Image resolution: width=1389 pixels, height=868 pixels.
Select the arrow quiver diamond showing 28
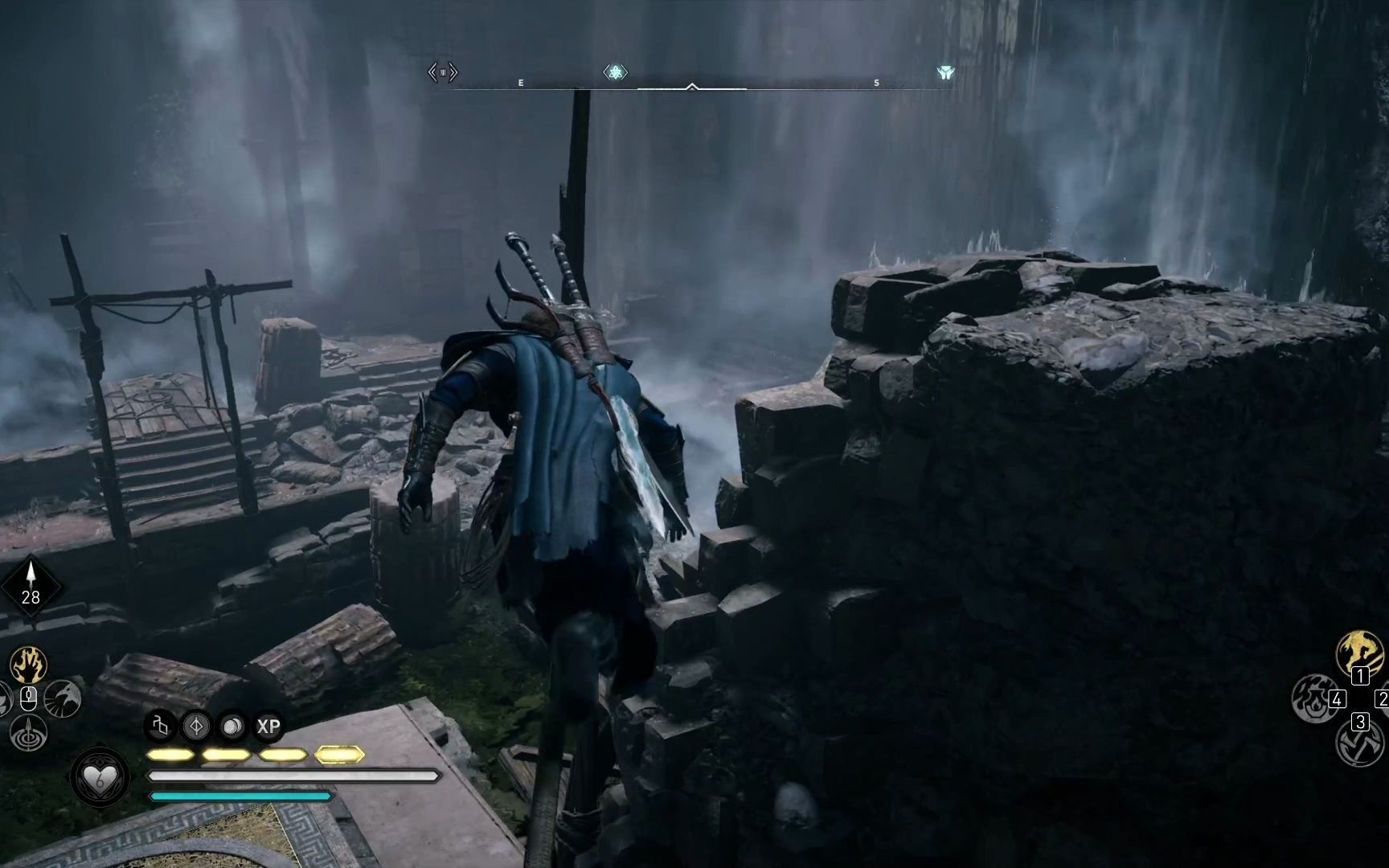tap(31, 585)
